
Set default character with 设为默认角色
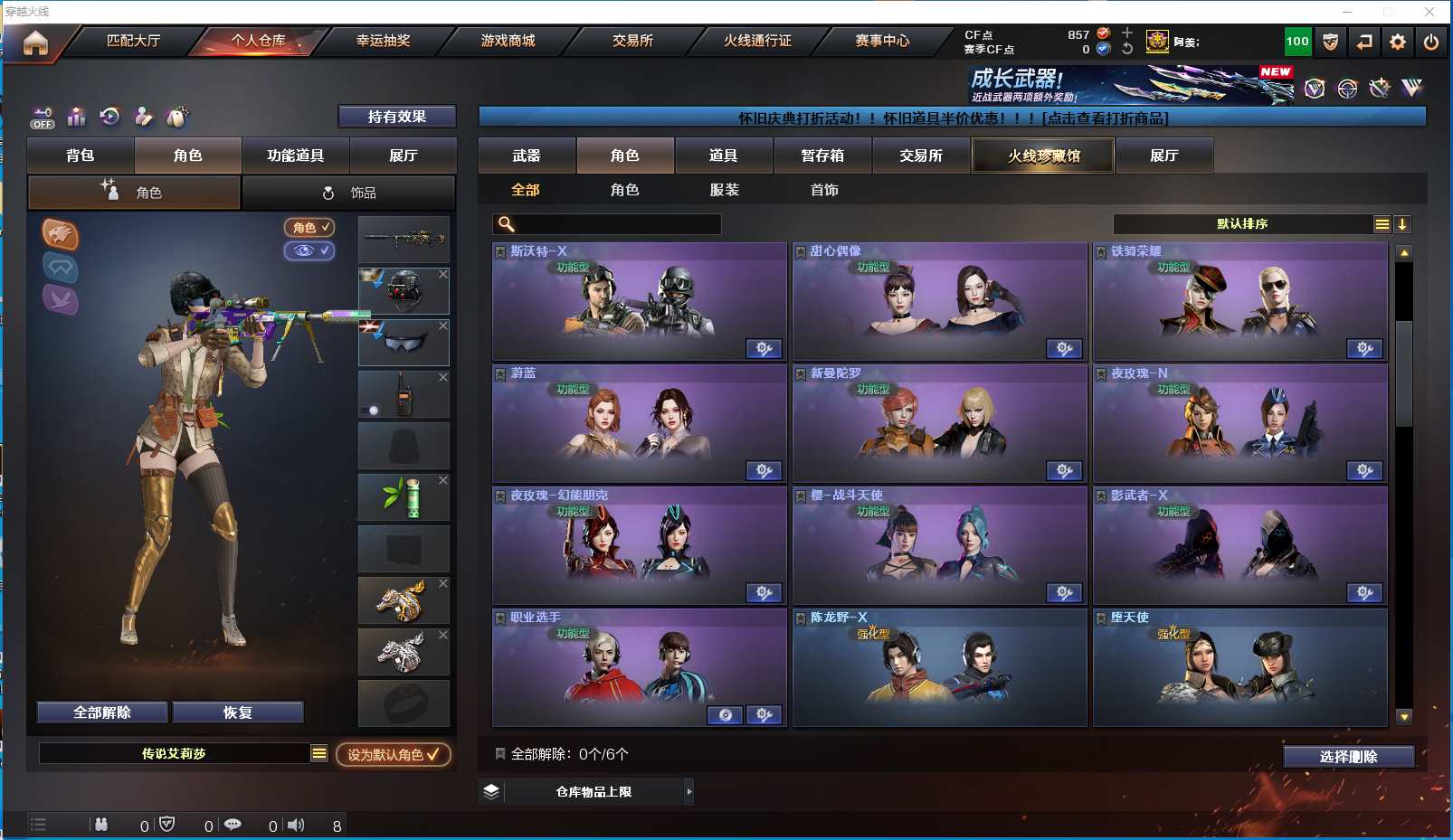394,754
